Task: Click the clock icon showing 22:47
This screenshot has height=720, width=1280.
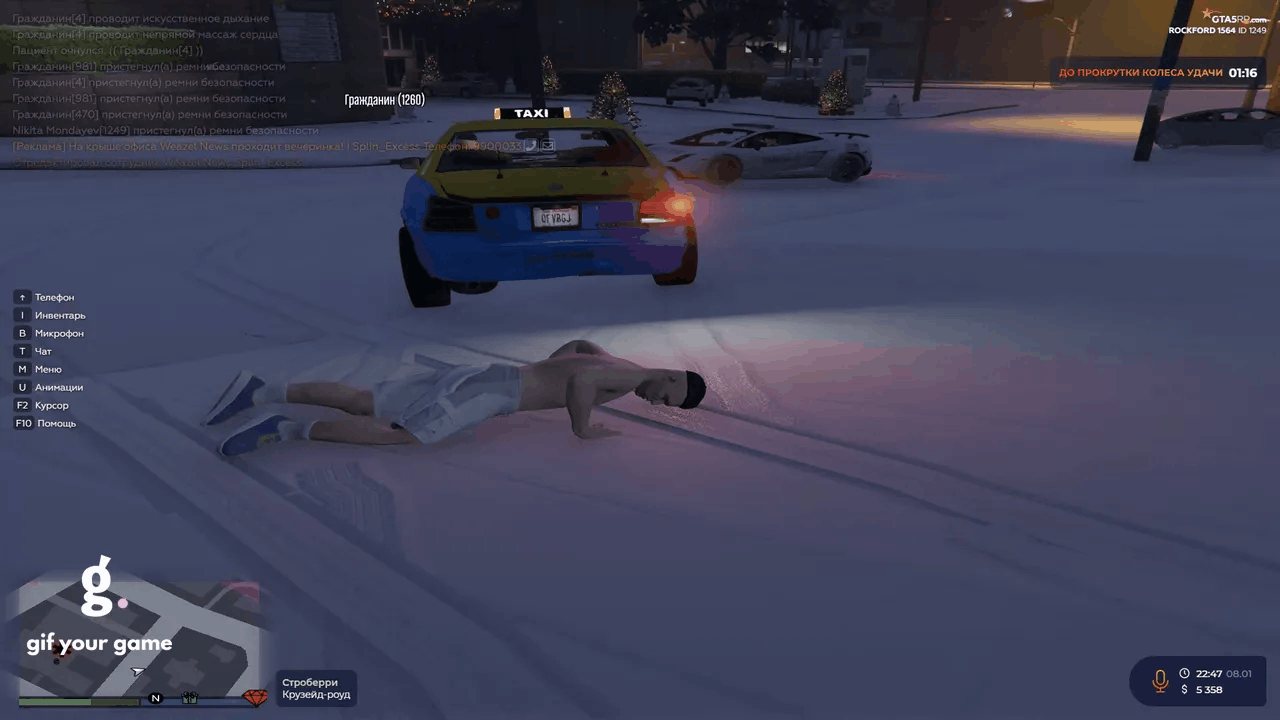Action: 1185,673
